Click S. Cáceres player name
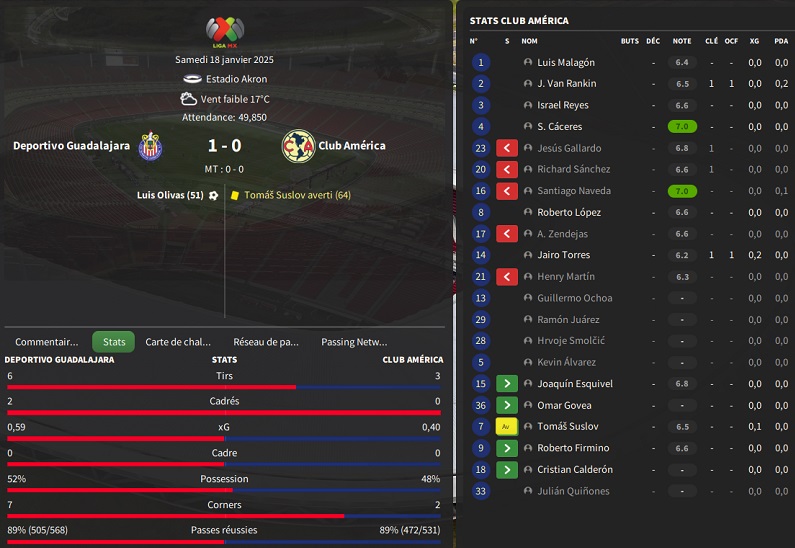 [560, 127]
